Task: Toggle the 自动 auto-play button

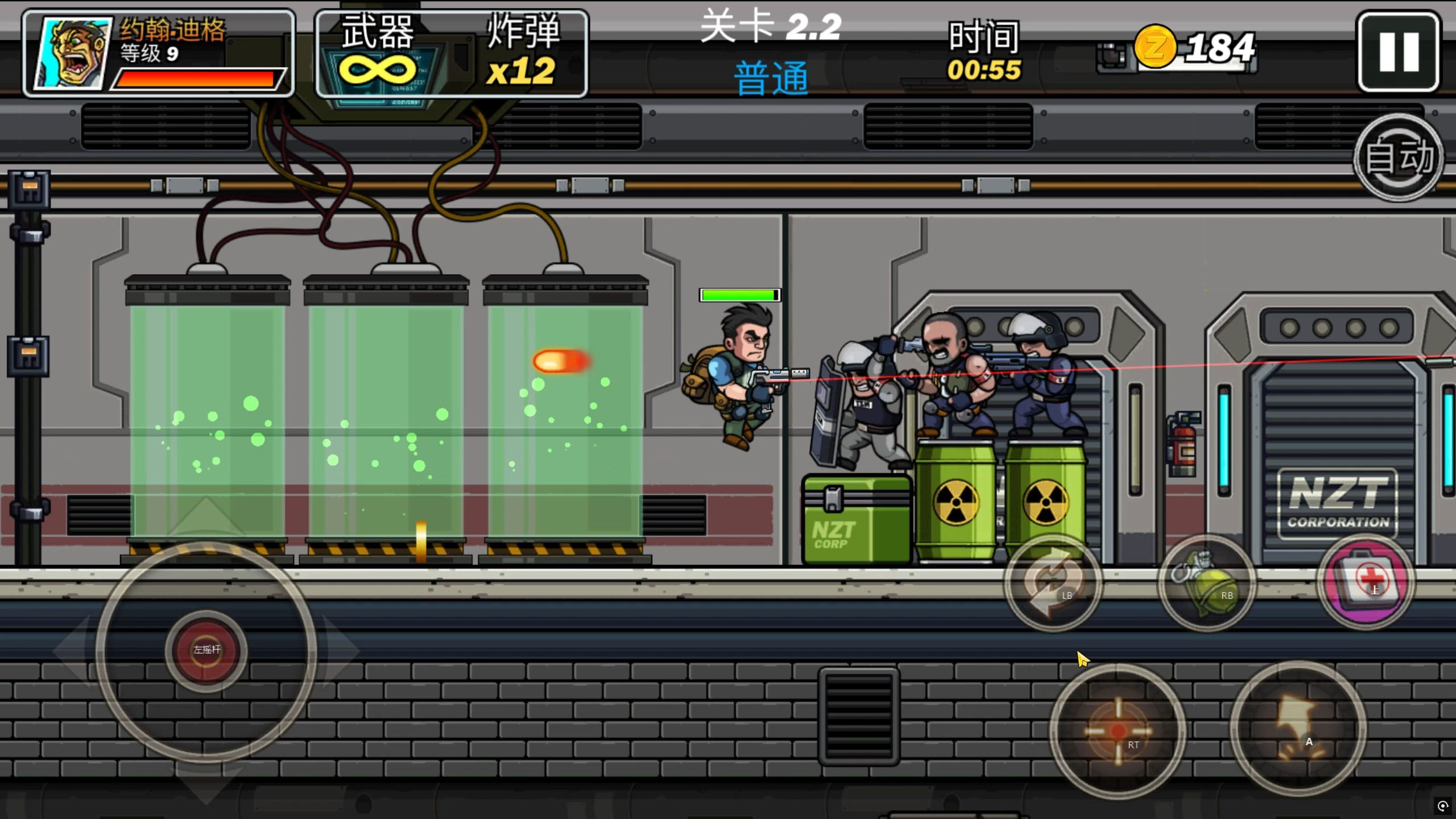Action: click(1399, 158)
